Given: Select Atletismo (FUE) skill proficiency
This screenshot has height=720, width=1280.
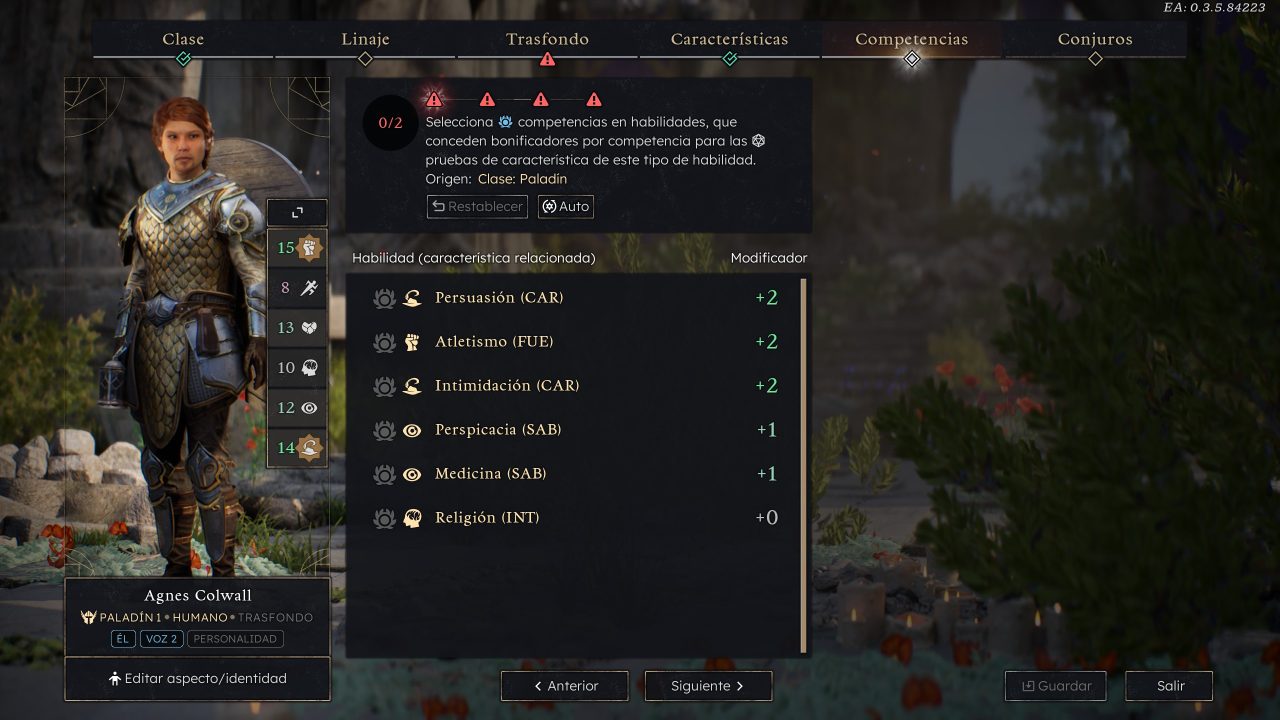Looking at the screenshot, I should click(x=494, y=342).
